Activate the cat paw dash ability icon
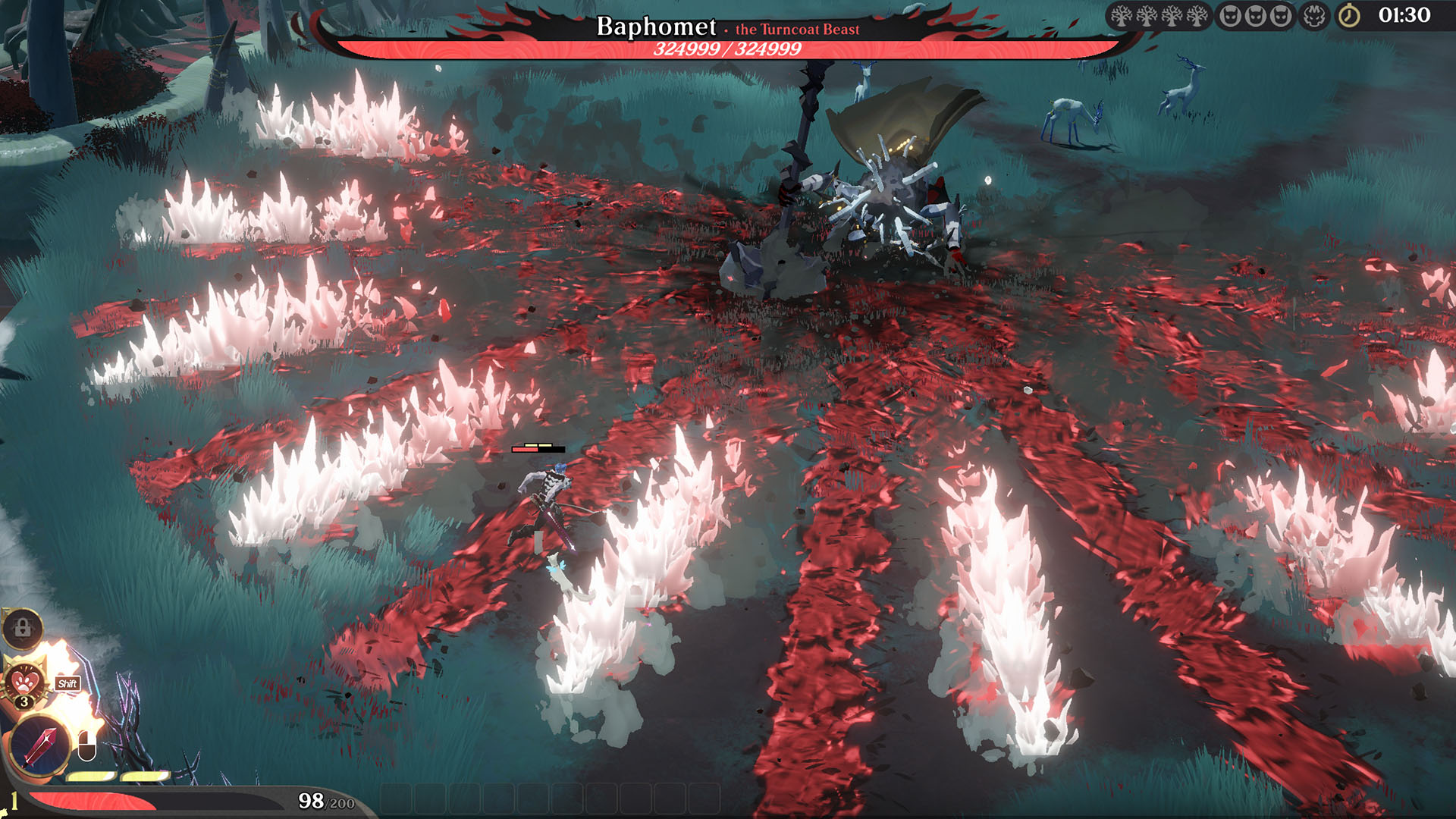This screenshot has height=819, width=1456. (x=24, y=681)
